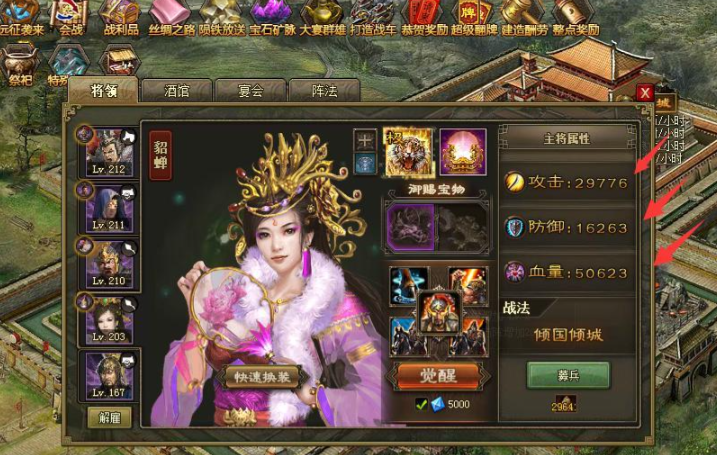Open the glowing pink treasure icon
717x455 pixels.
pos(463,151)
